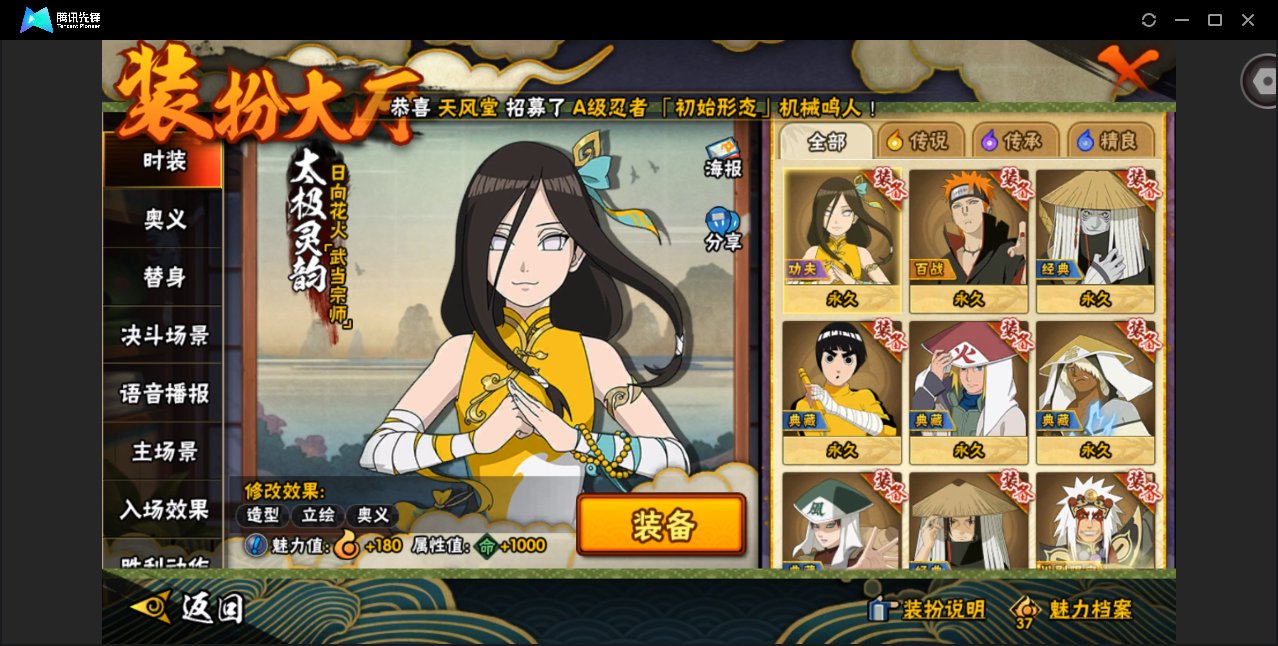
Task: Switch to the 传说 tab
Action: point(918,142)
